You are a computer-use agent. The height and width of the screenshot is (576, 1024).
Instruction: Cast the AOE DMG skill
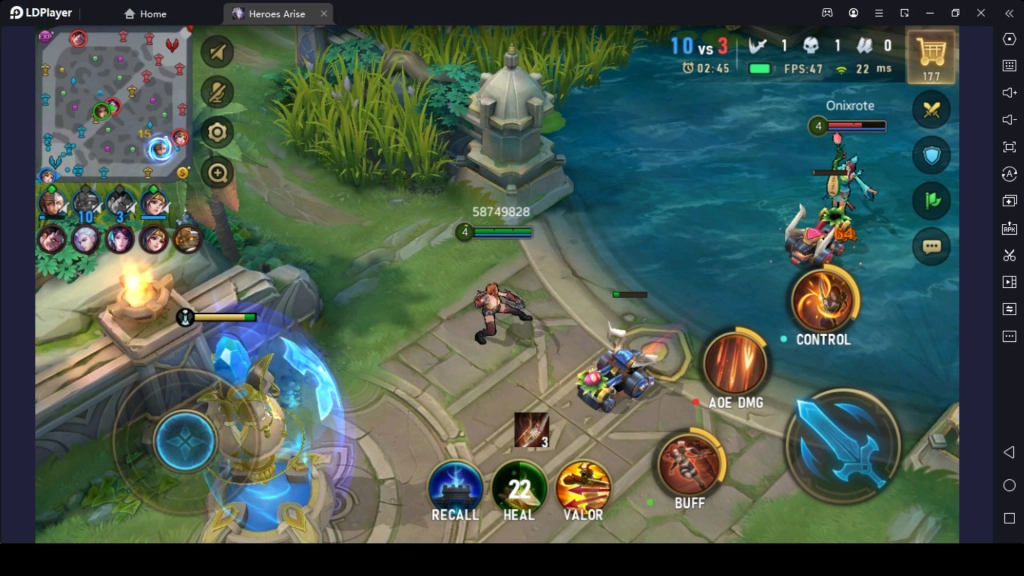735,363
